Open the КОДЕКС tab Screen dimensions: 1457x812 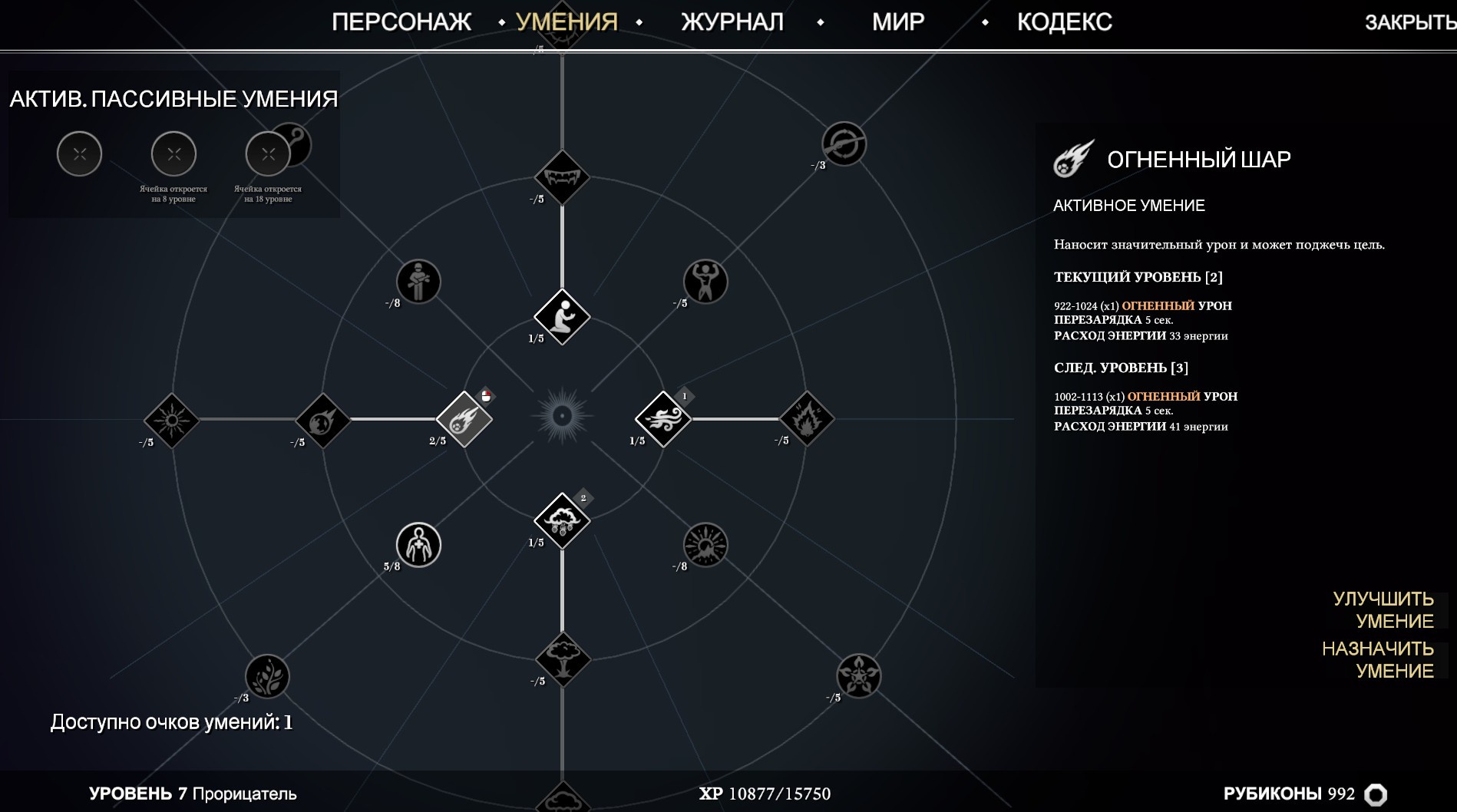tap(1064, 22)
